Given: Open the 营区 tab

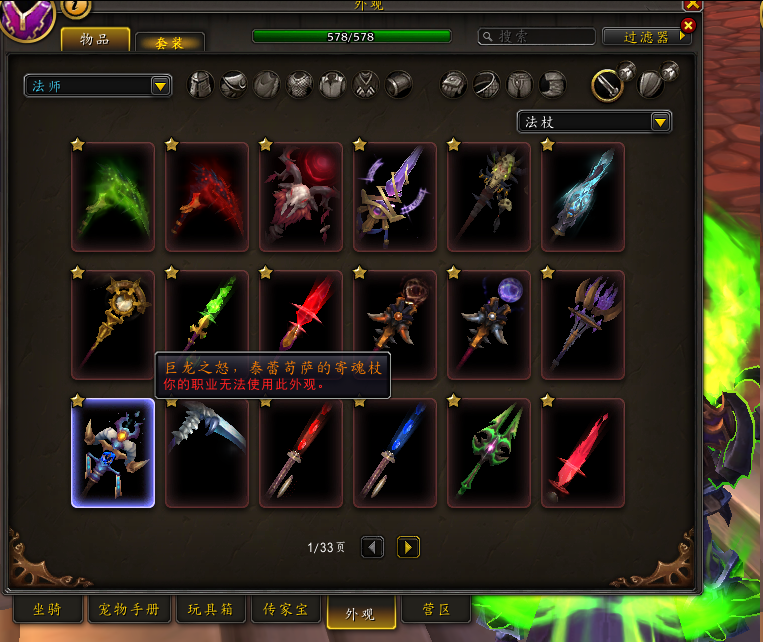Looking at the screenshot, I should [x=432, y=609].
